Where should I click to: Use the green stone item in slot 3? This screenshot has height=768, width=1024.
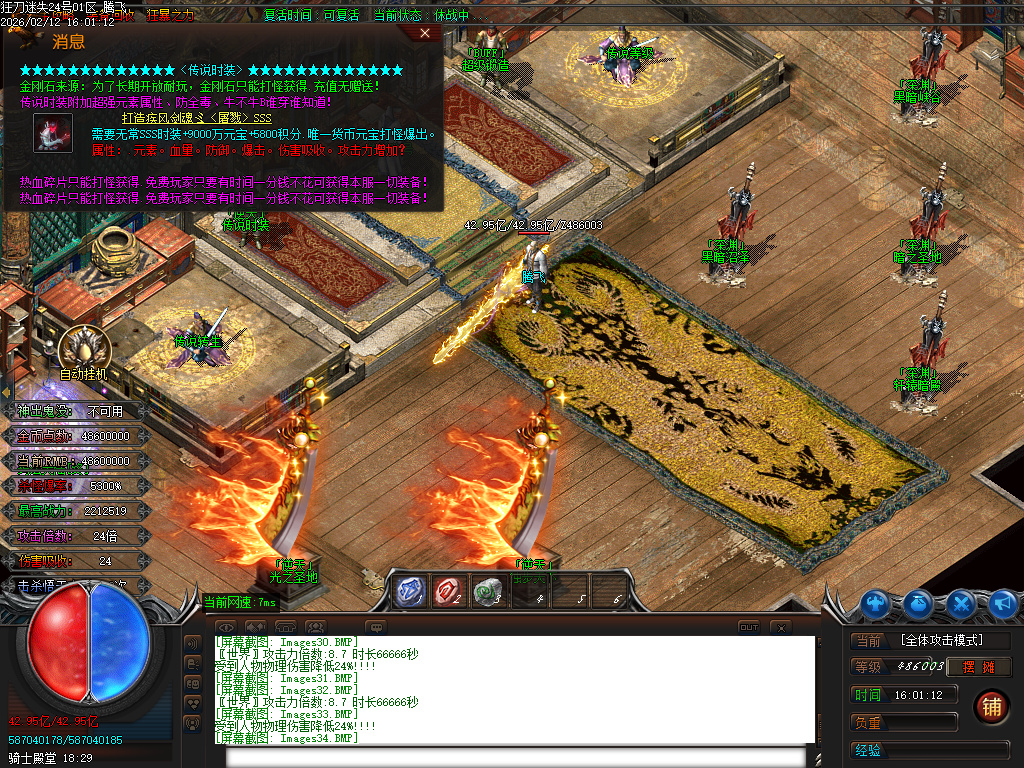point(488,592)
